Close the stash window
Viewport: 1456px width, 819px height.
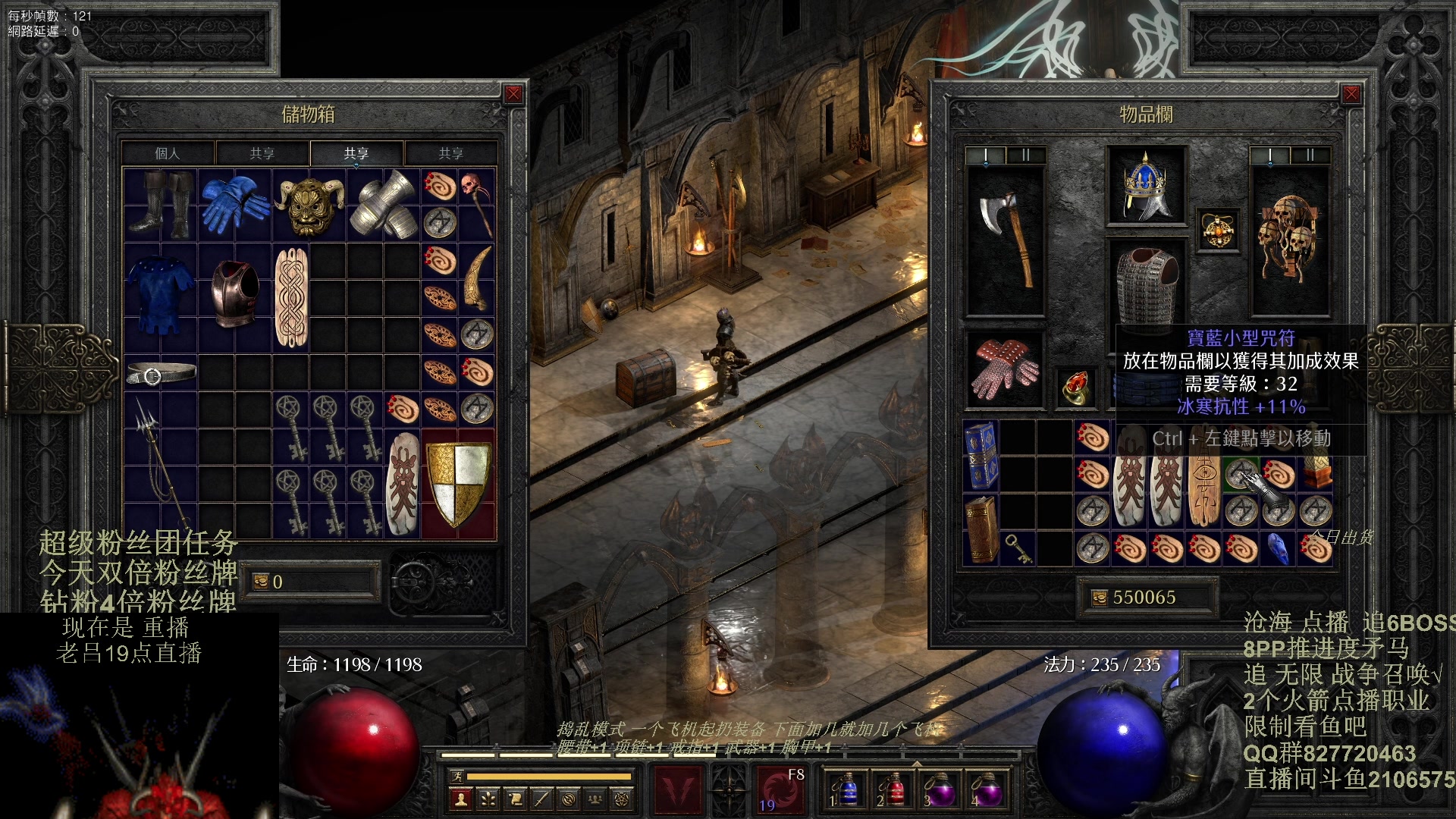coord(513,94)
